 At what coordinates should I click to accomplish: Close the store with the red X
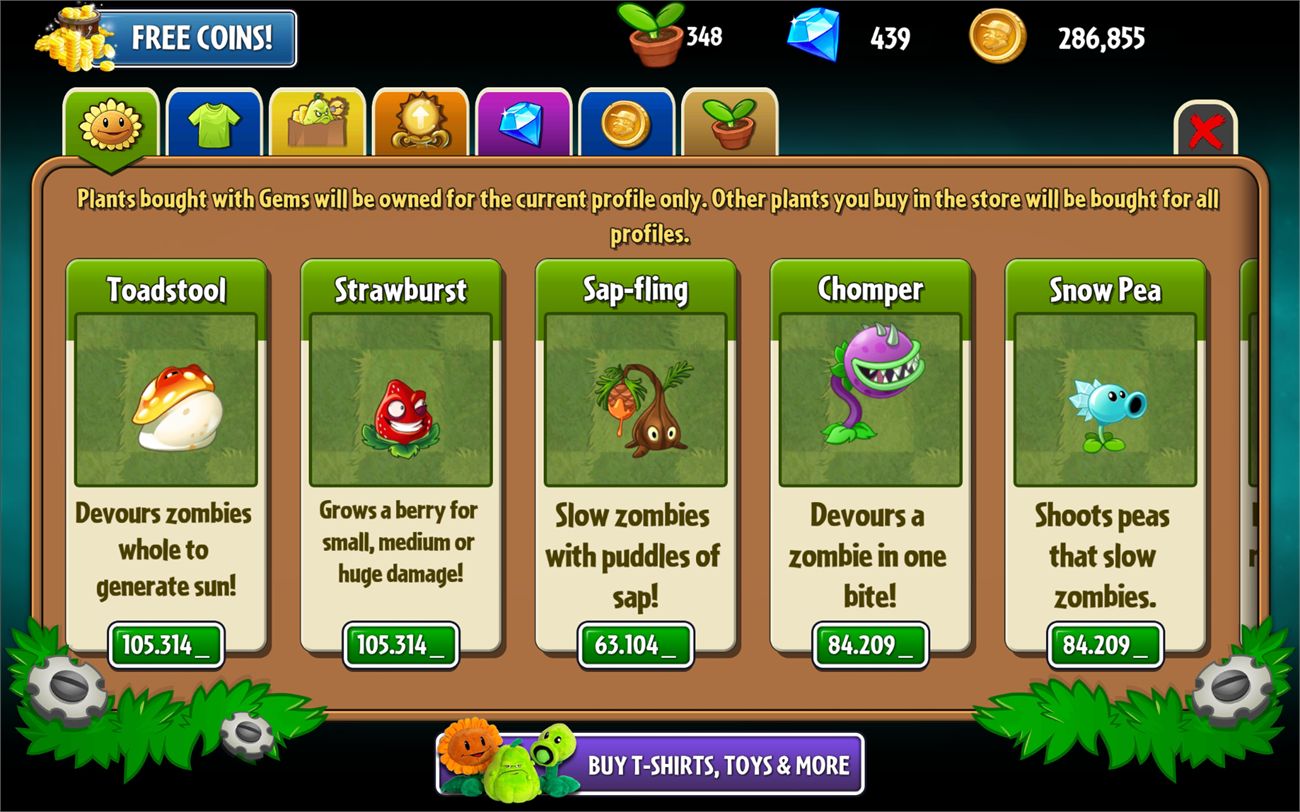(1205, 130)
